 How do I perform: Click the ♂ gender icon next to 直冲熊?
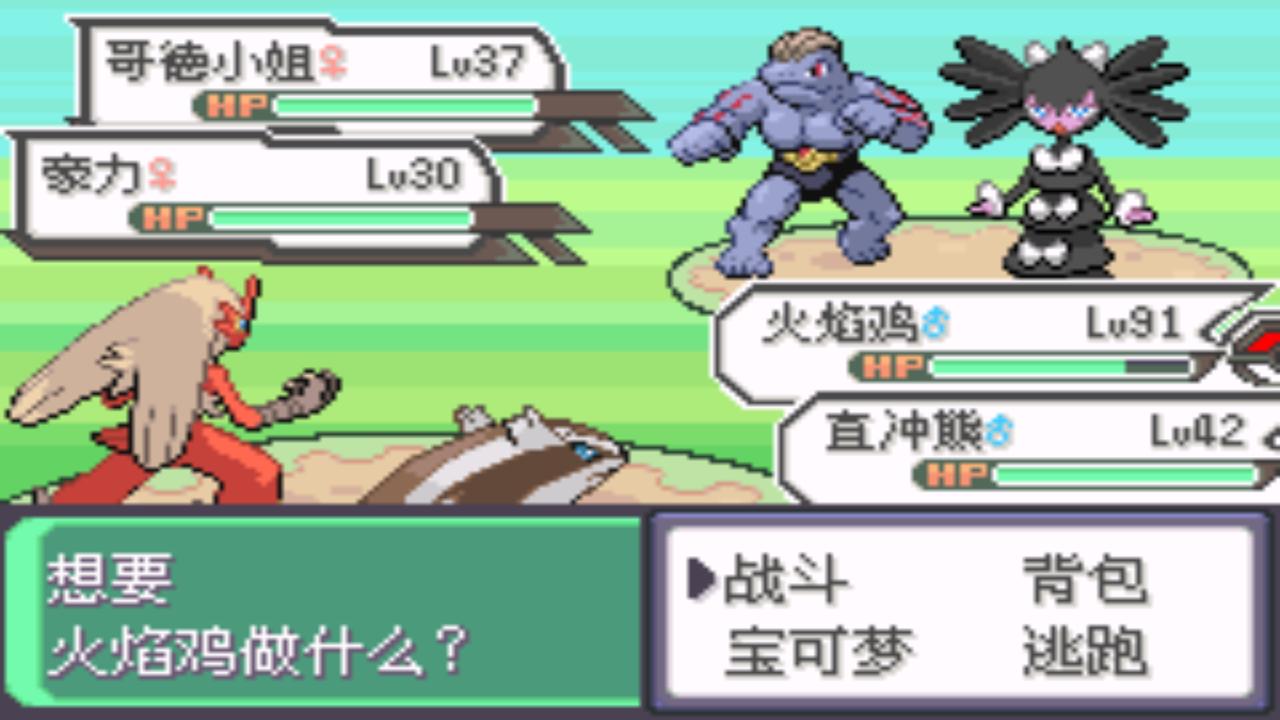[x=999, y=428]
